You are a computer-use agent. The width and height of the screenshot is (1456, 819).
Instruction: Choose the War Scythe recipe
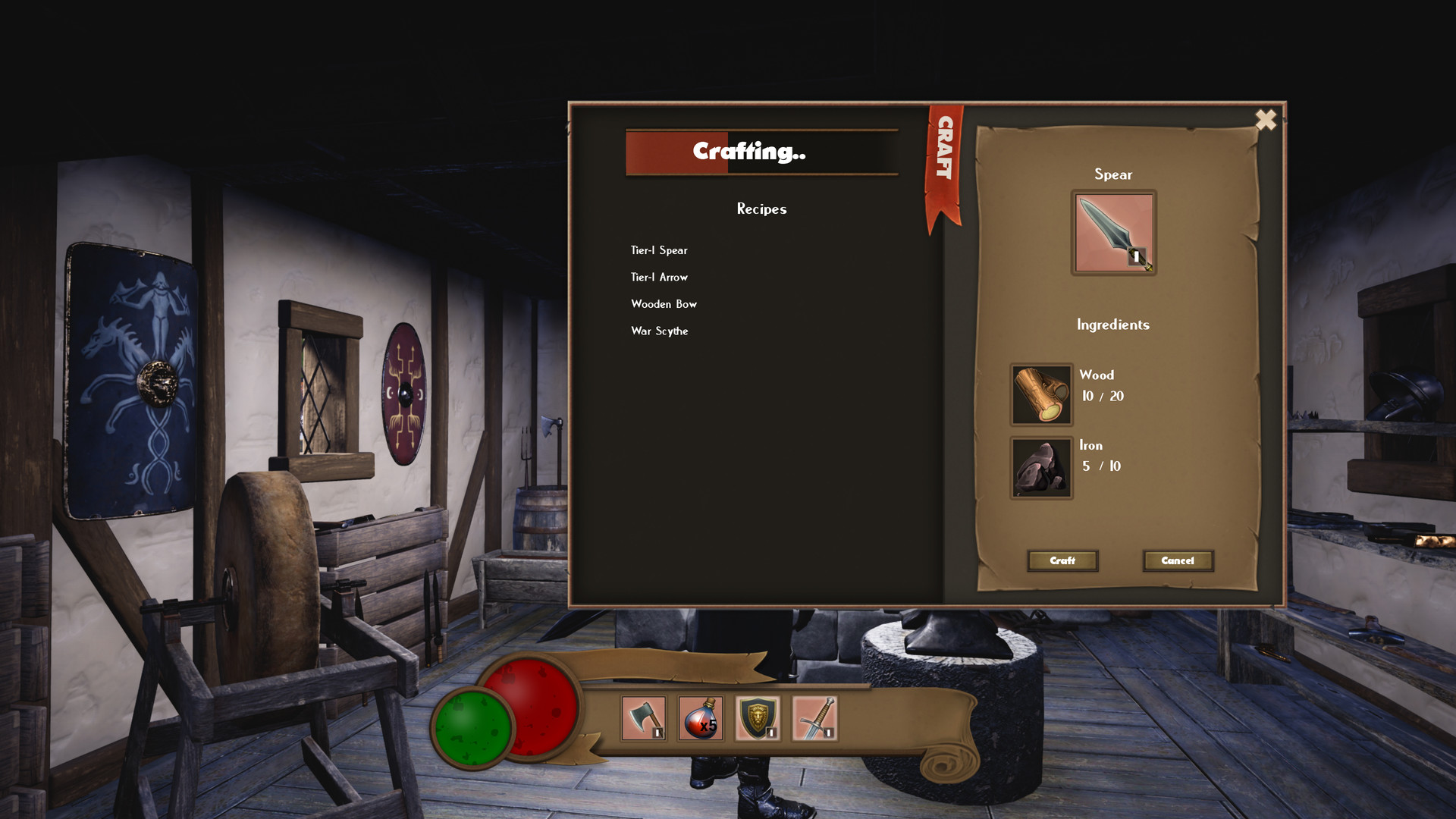(660, 331)
